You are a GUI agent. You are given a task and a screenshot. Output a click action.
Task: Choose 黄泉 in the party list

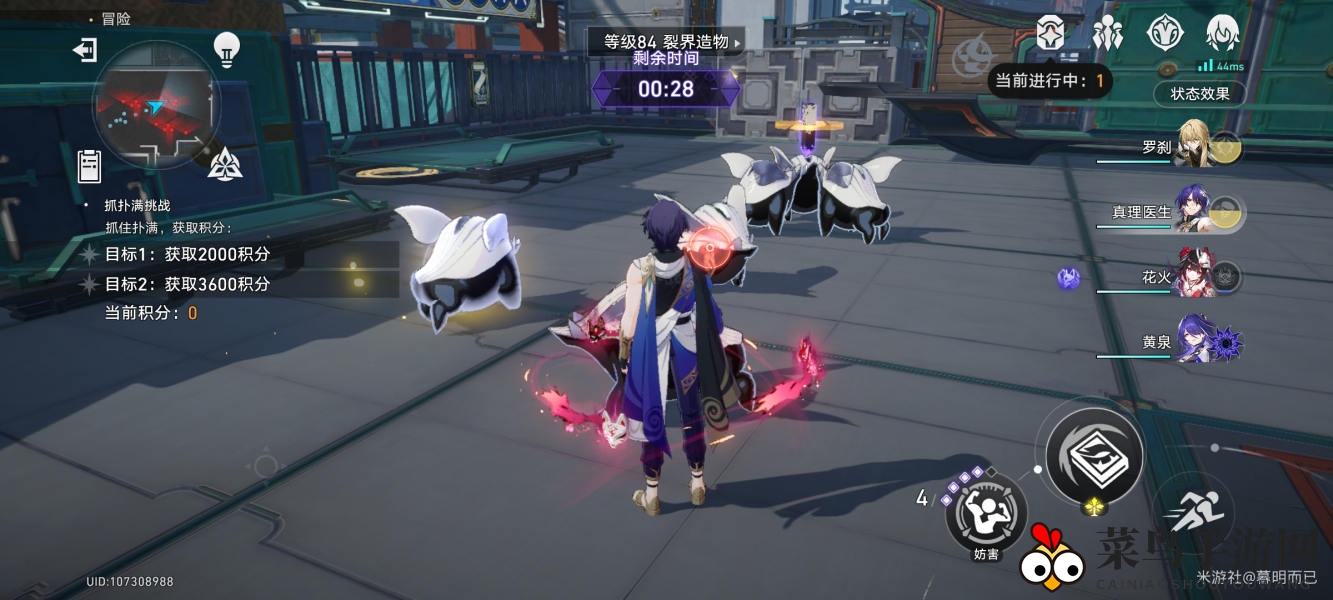coord(1194,341)
